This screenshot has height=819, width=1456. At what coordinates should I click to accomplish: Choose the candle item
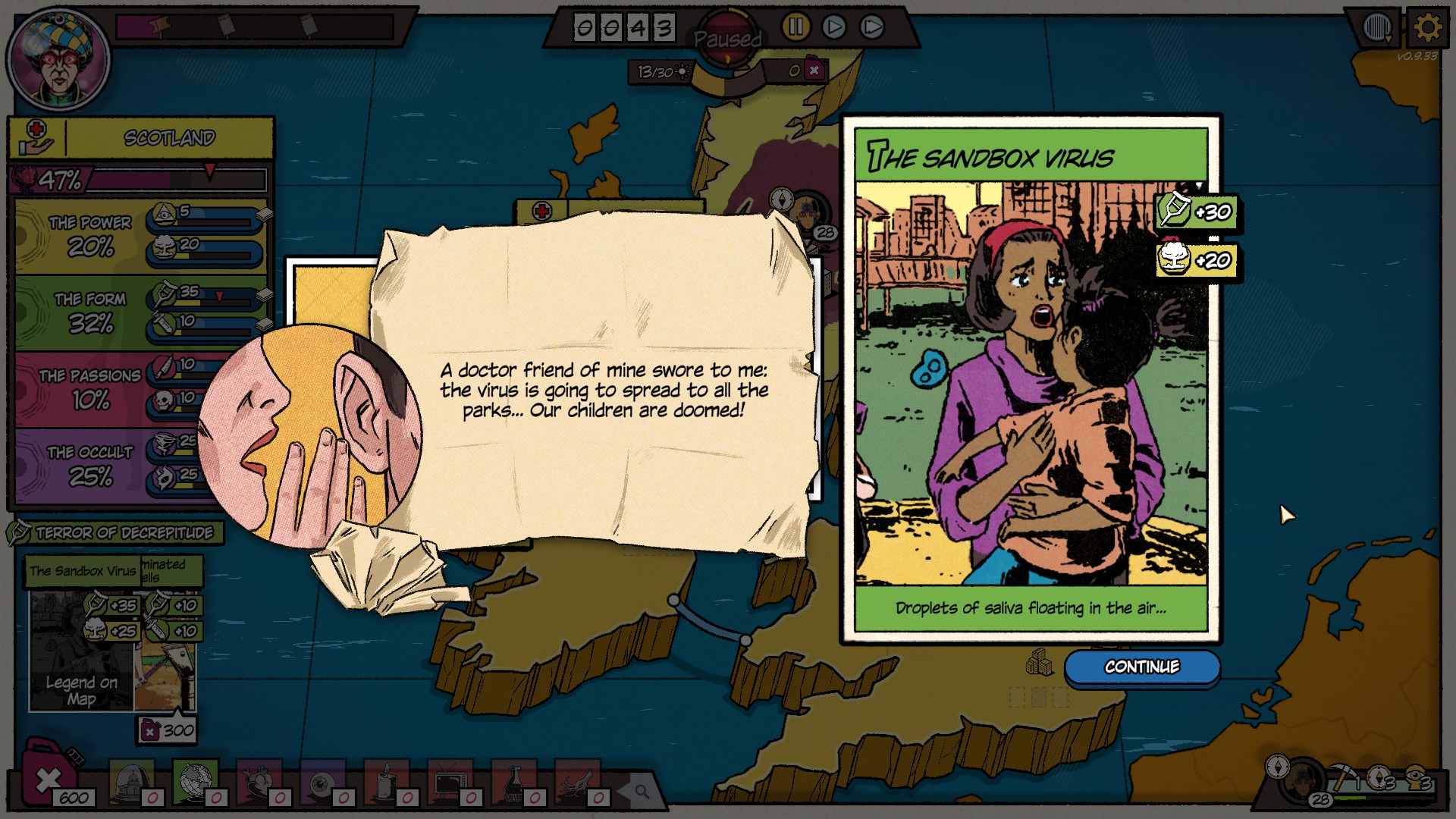click(387, 783)
